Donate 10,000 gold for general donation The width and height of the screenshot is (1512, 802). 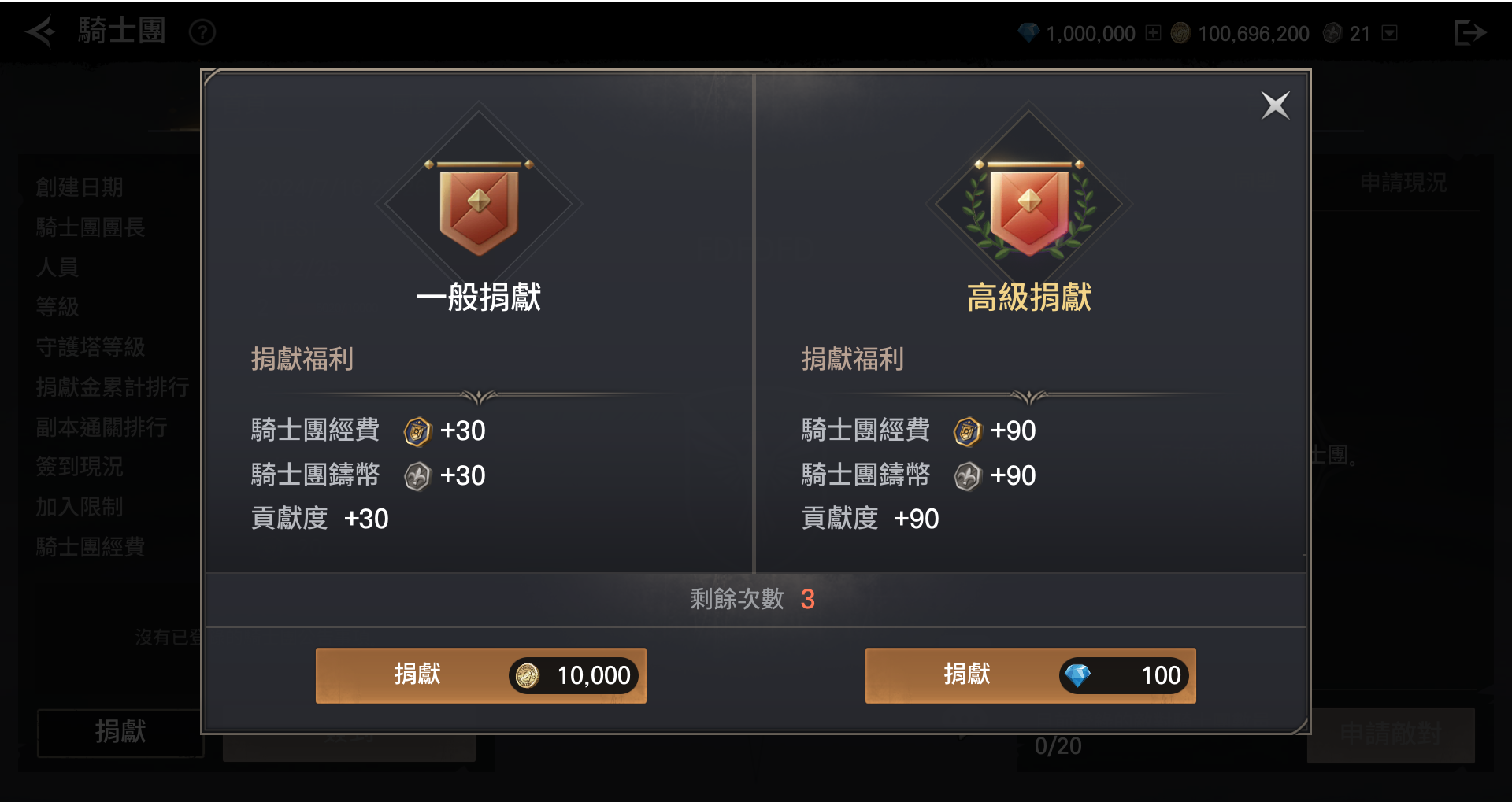point(480,675)
